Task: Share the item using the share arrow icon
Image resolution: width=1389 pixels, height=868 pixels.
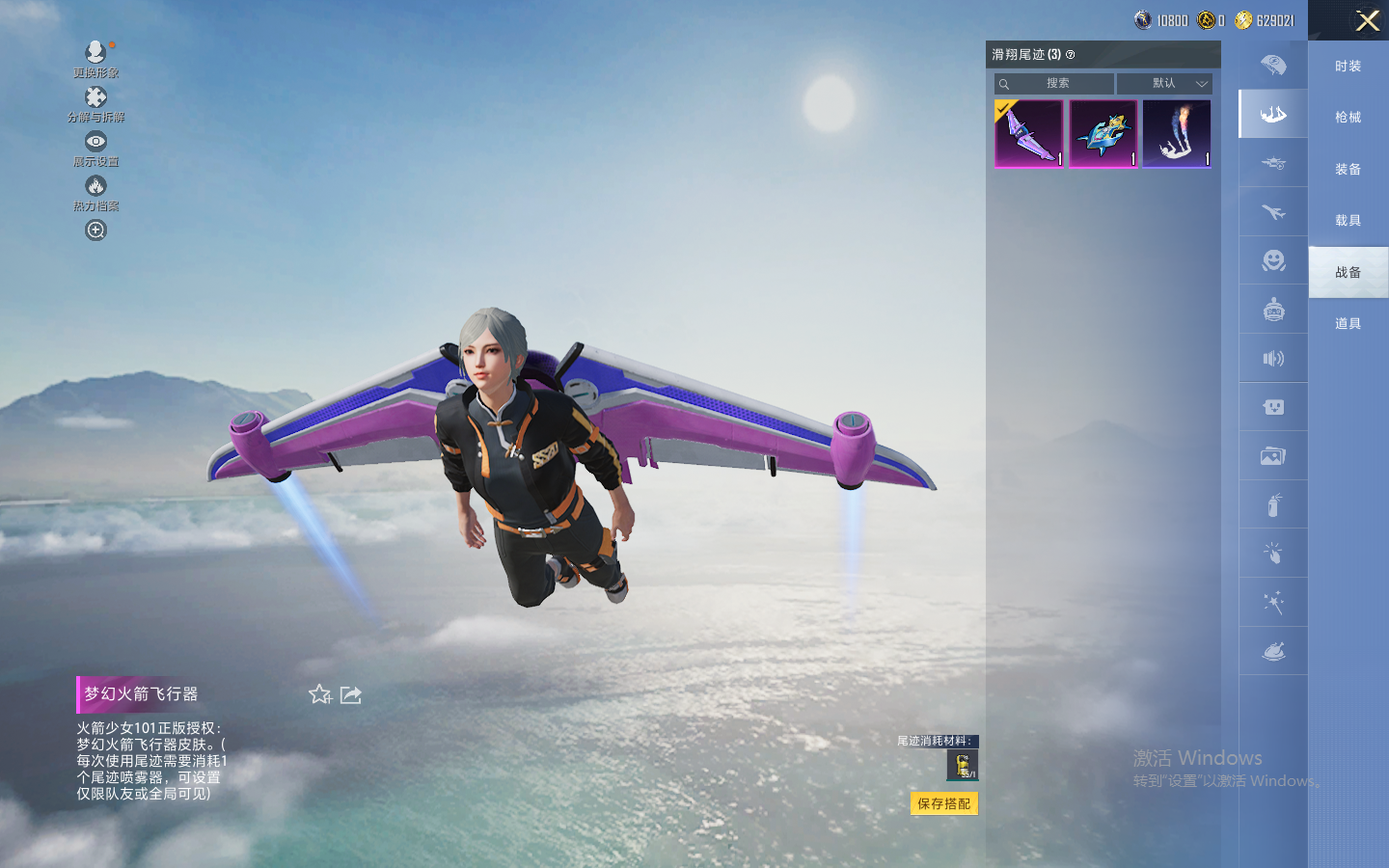Action: [351, 695]
